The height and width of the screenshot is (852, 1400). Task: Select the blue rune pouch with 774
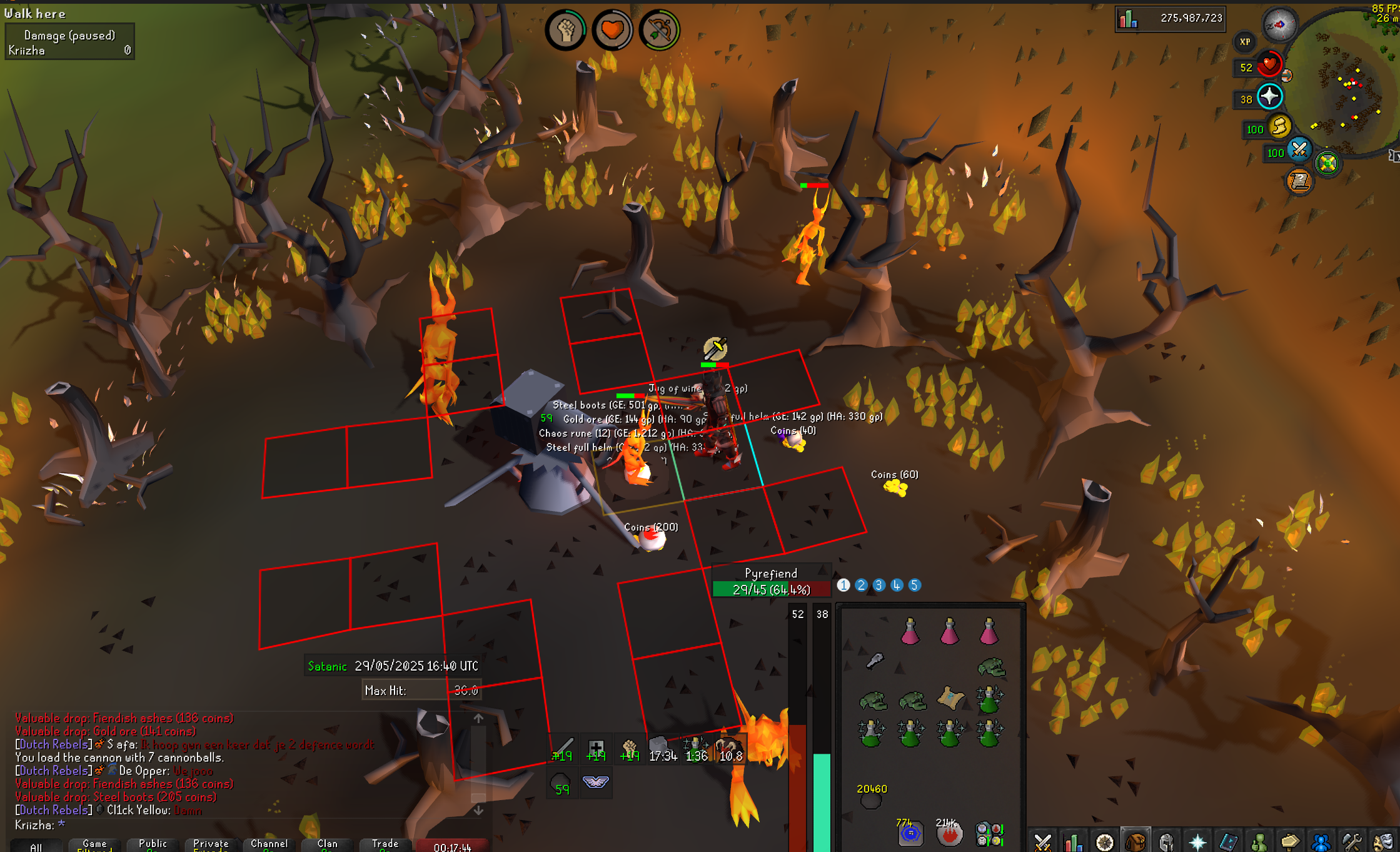tap(910, 833)
